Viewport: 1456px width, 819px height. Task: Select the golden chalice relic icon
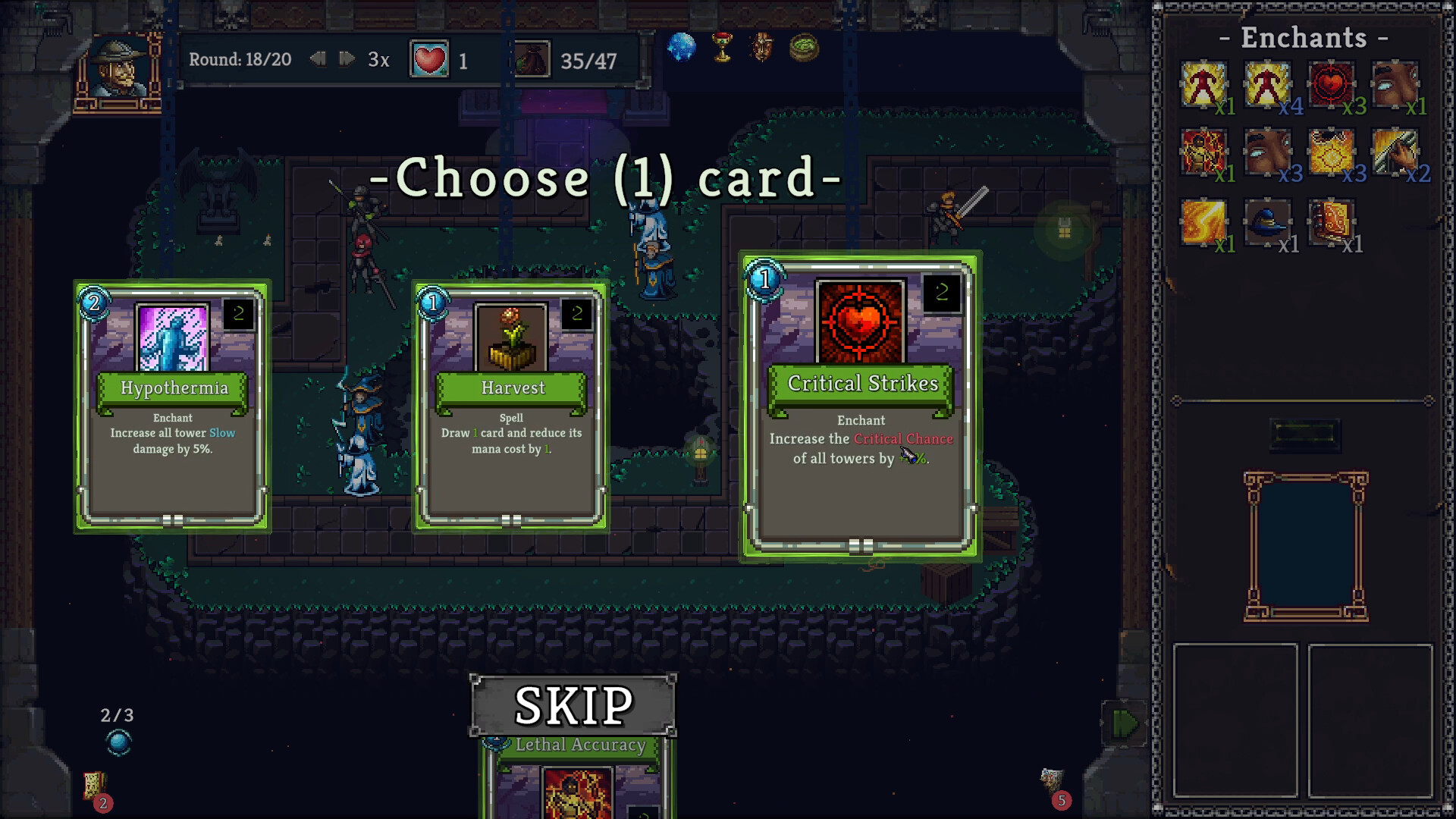(x=723, y=48)
